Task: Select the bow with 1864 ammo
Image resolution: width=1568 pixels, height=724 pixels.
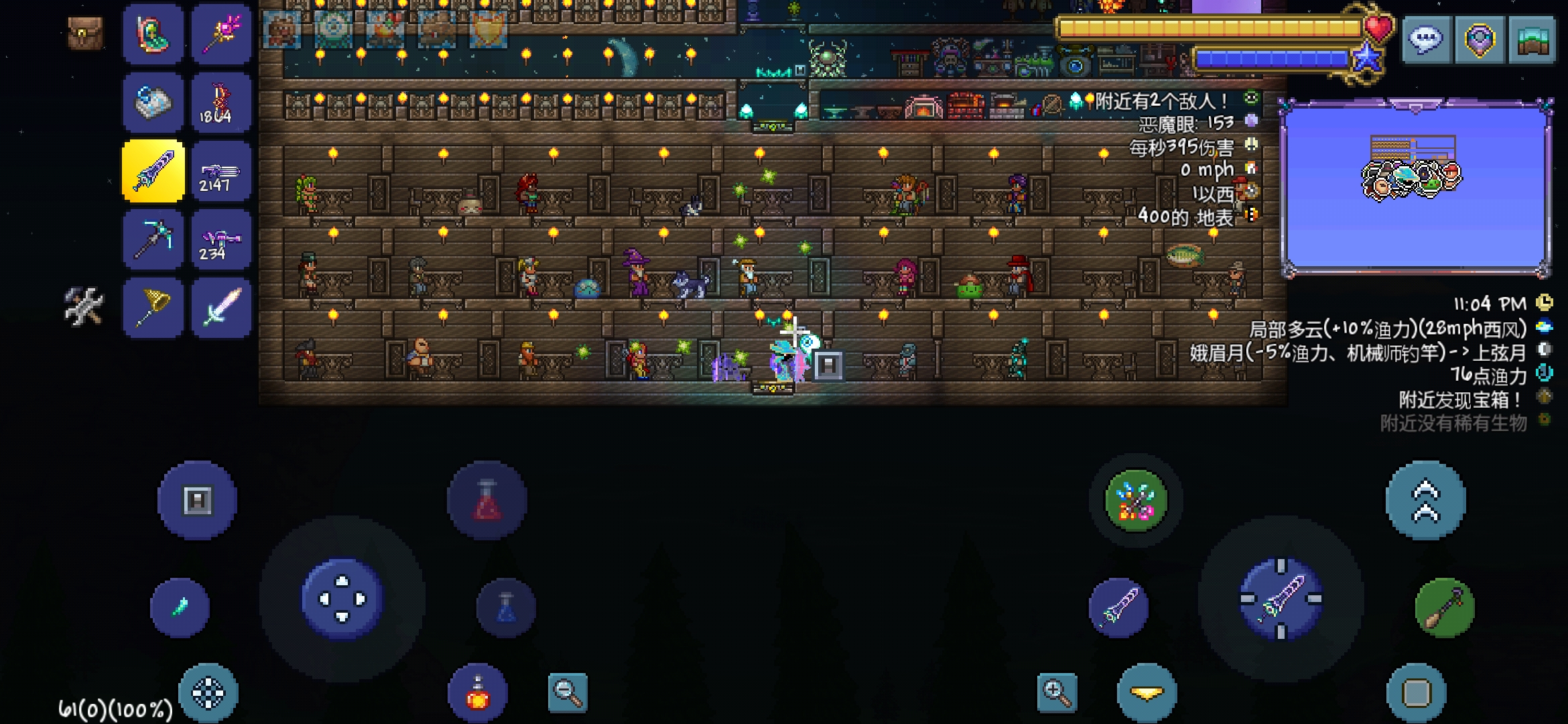Action: click(x=221, y=103)
